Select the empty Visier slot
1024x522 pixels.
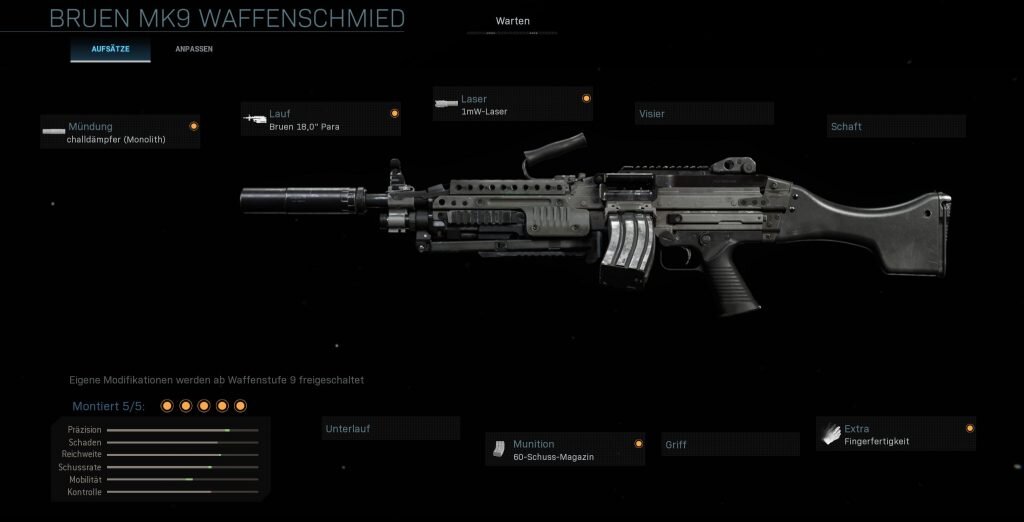(x=704, y=114)
